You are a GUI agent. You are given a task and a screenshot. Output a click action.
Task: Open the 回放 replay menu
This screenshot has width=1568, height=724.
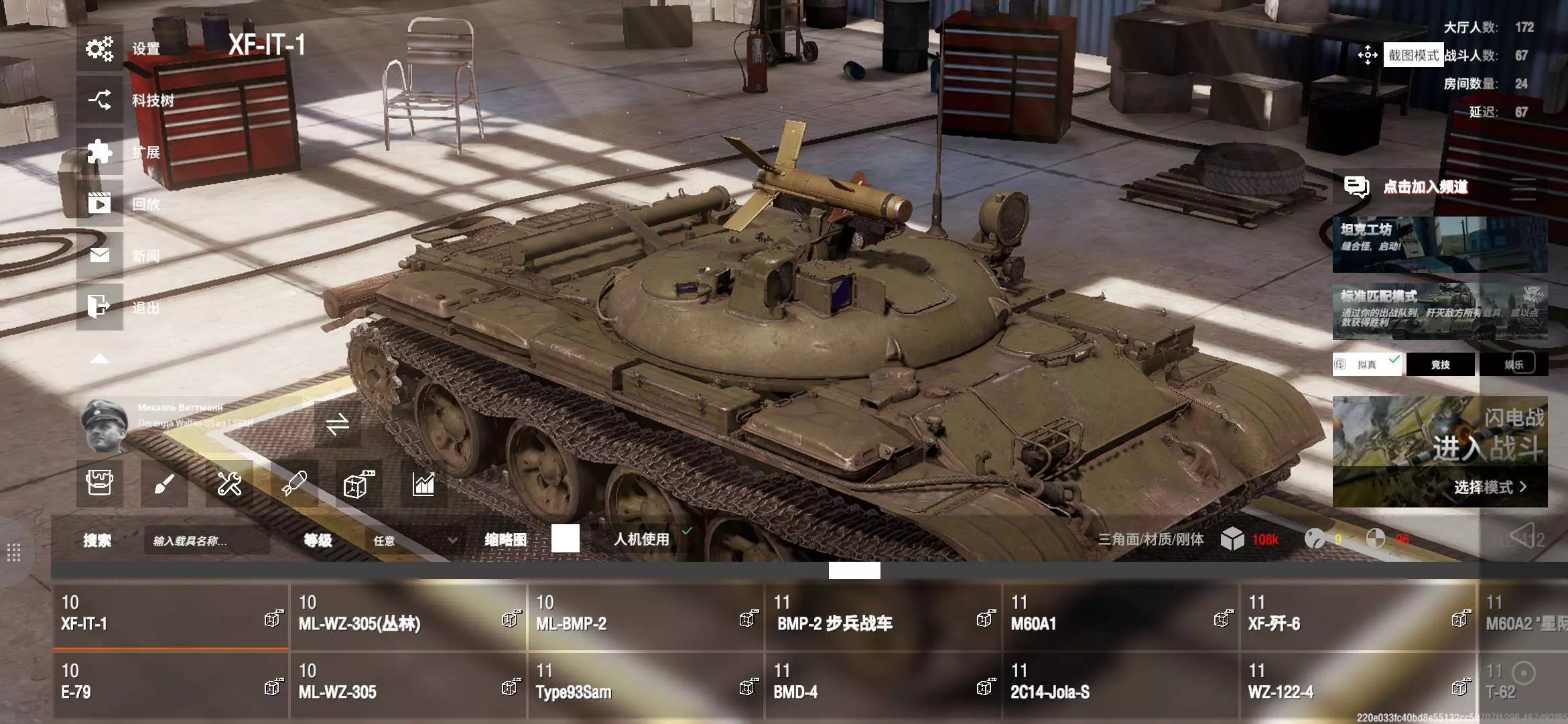101,203
